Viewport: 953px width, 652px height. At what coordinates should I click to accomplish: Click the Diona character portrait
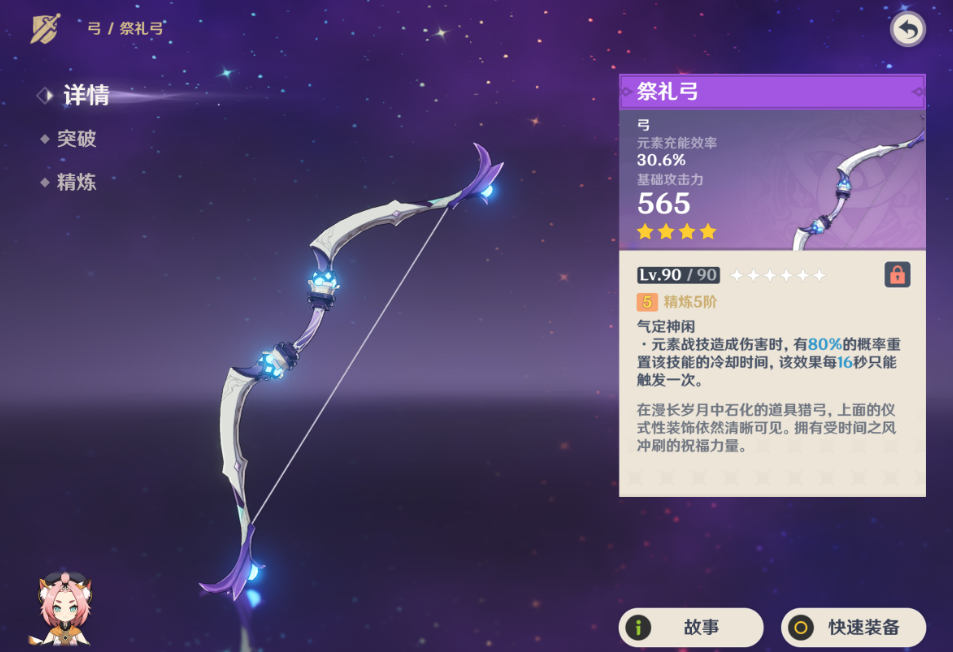tap(62, 610)
